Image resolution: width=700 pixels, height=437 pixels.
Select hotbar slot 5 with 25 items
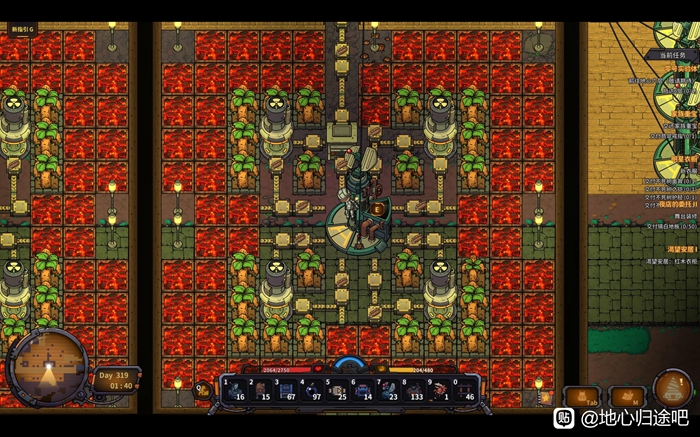pos(339,389)
